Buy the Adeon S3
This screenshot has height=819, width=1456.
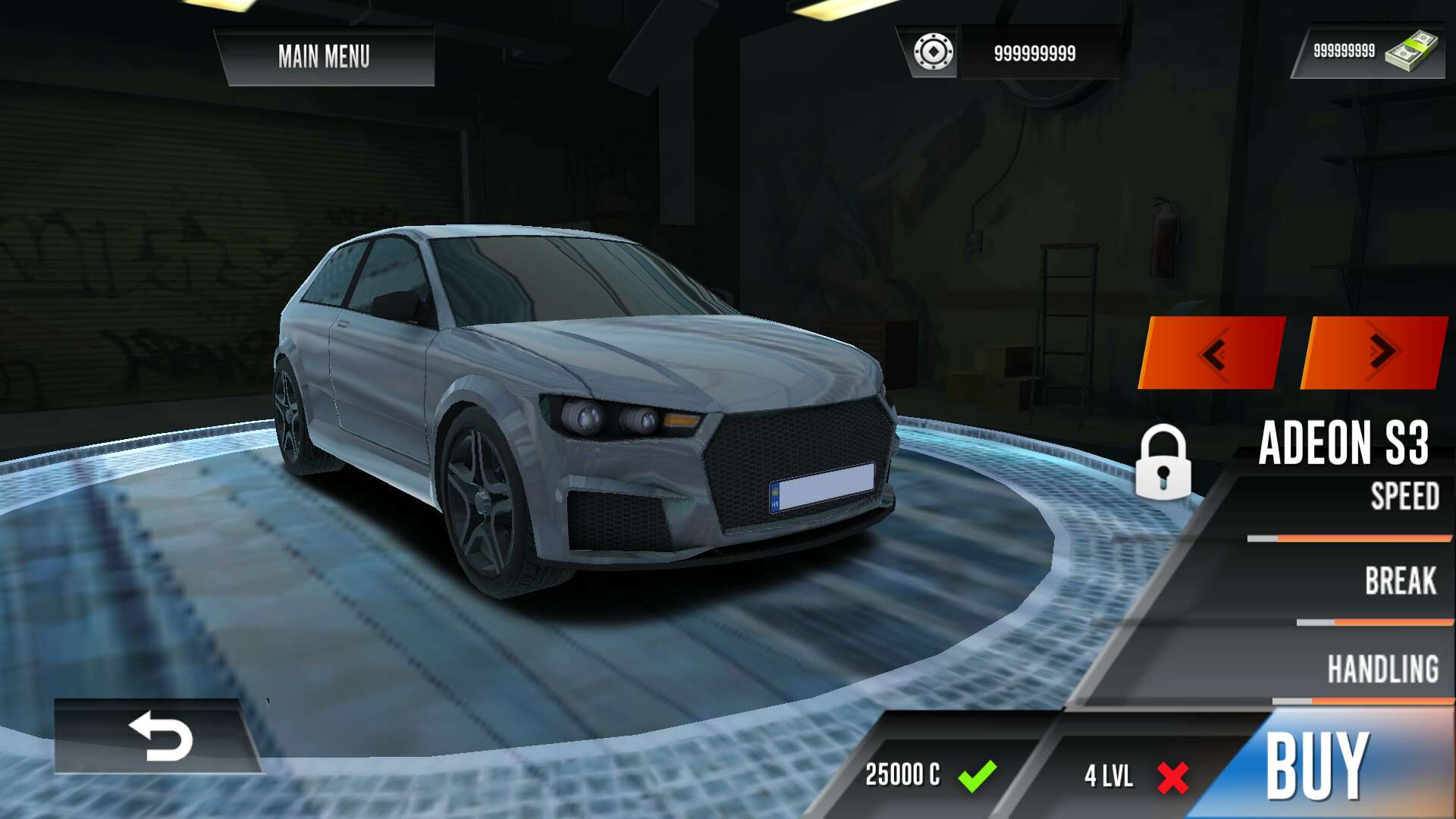pyautogui.click(x=1318, y=766)
